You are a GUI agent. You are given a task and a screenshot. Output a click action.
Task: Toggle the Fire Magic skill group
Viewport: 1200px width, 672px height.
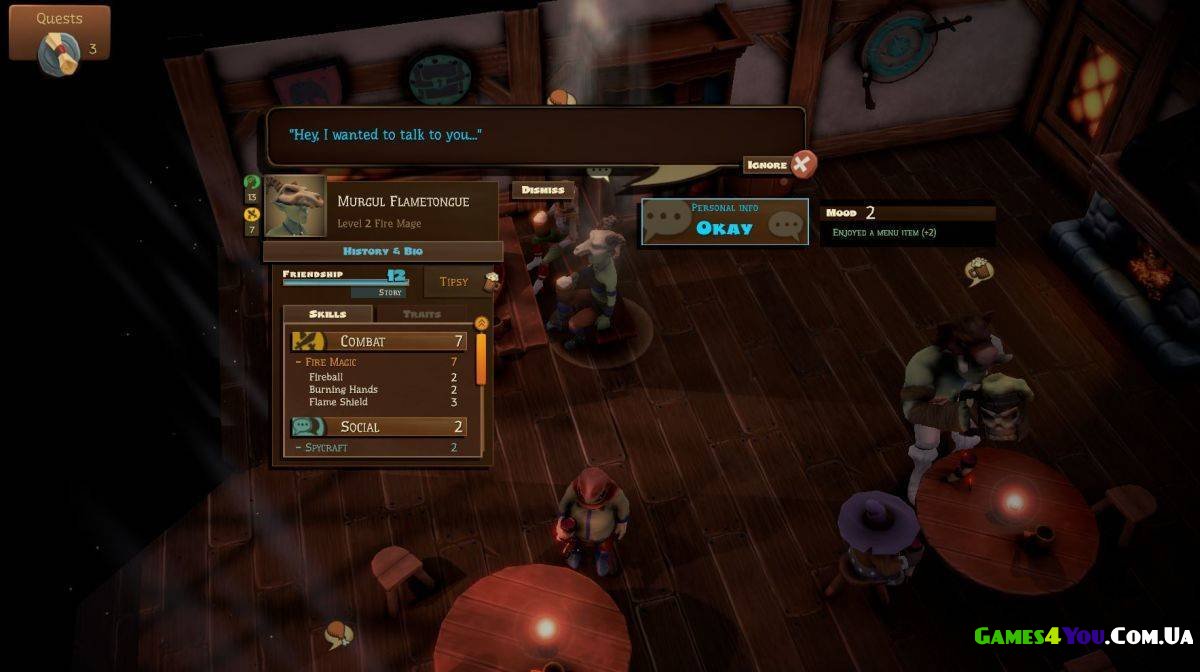tap(331, 362)
